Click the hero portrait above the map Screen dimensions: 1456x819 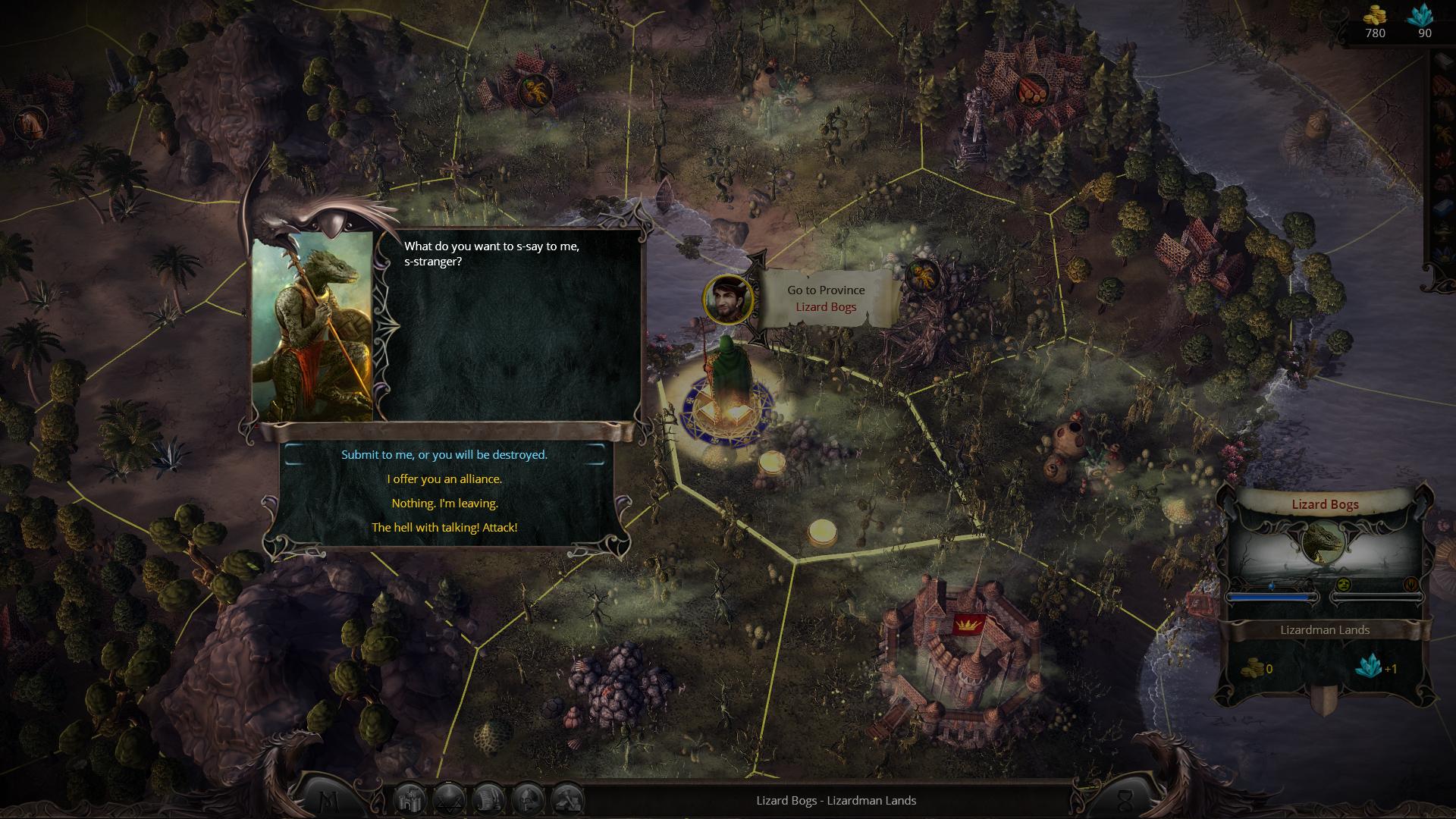729,300
